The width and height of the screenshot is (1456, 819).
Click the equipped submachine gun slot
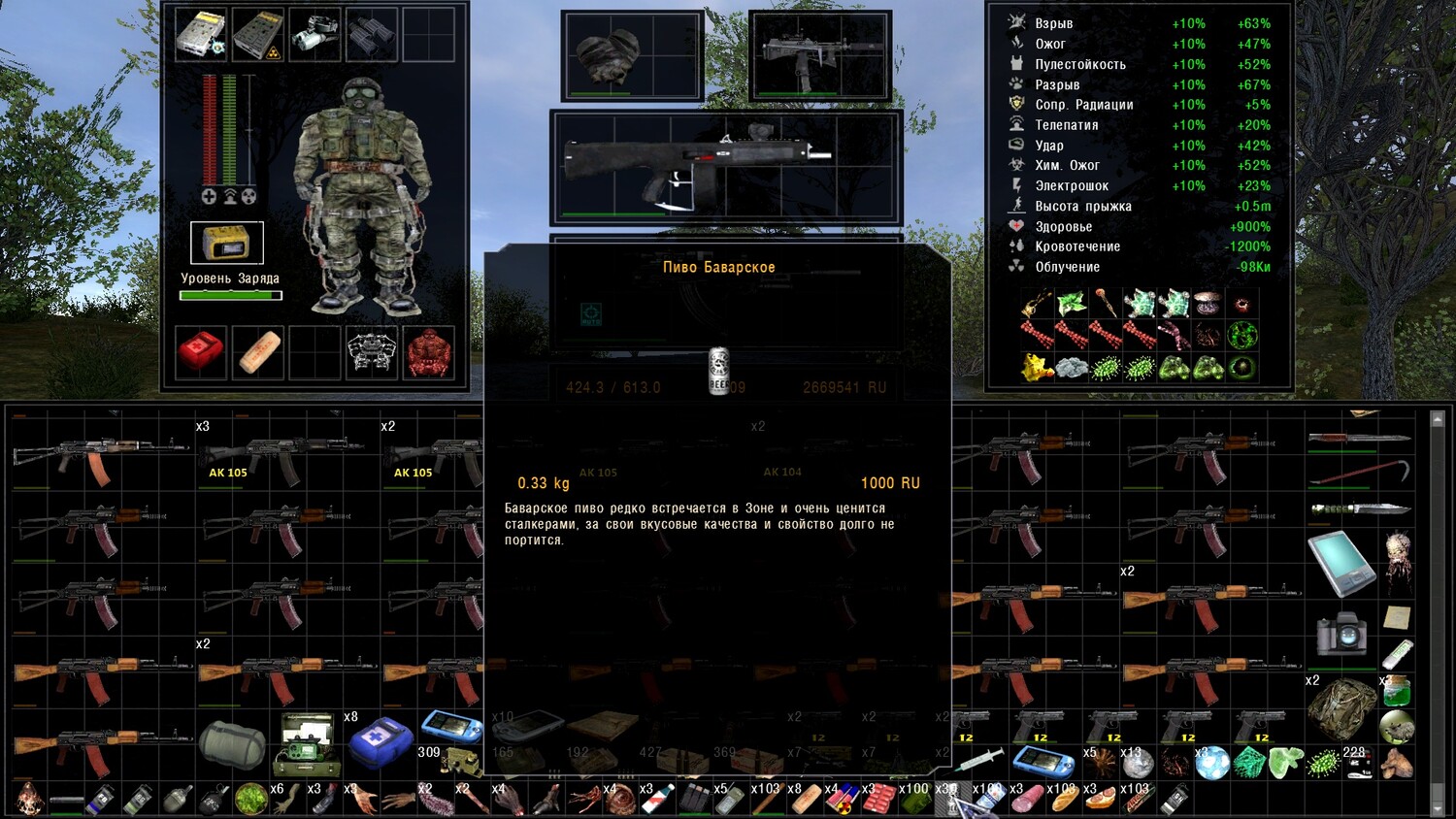click(819, 54)
